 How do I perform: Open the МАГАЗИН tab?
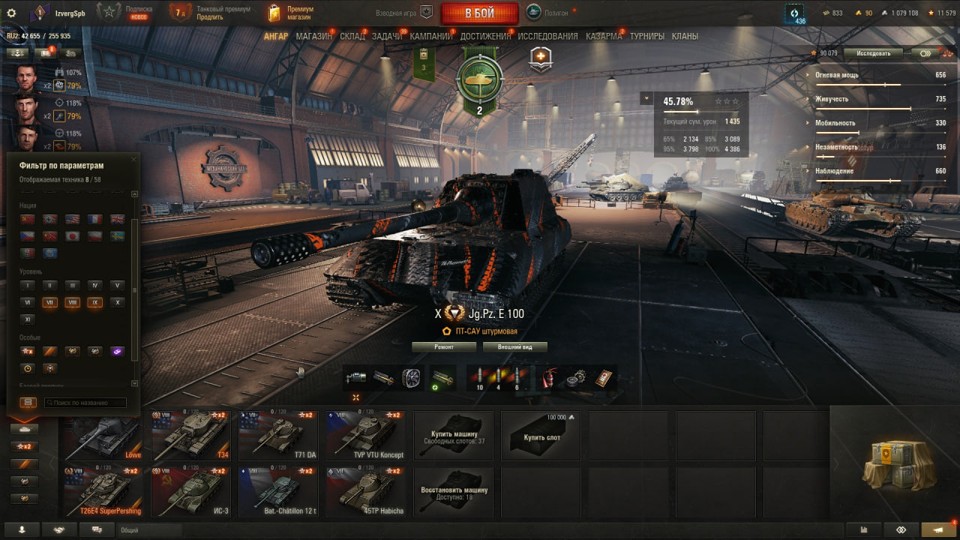pyautogui.click(x=314, y=36)
